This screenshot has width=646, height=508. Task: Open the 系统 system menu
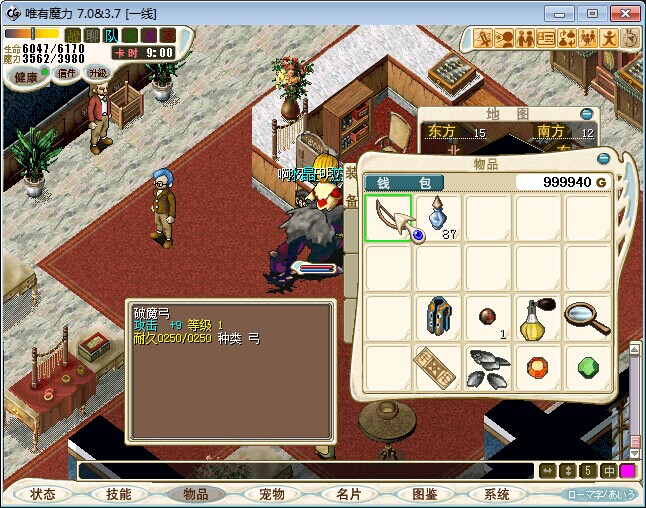[497, 494]
